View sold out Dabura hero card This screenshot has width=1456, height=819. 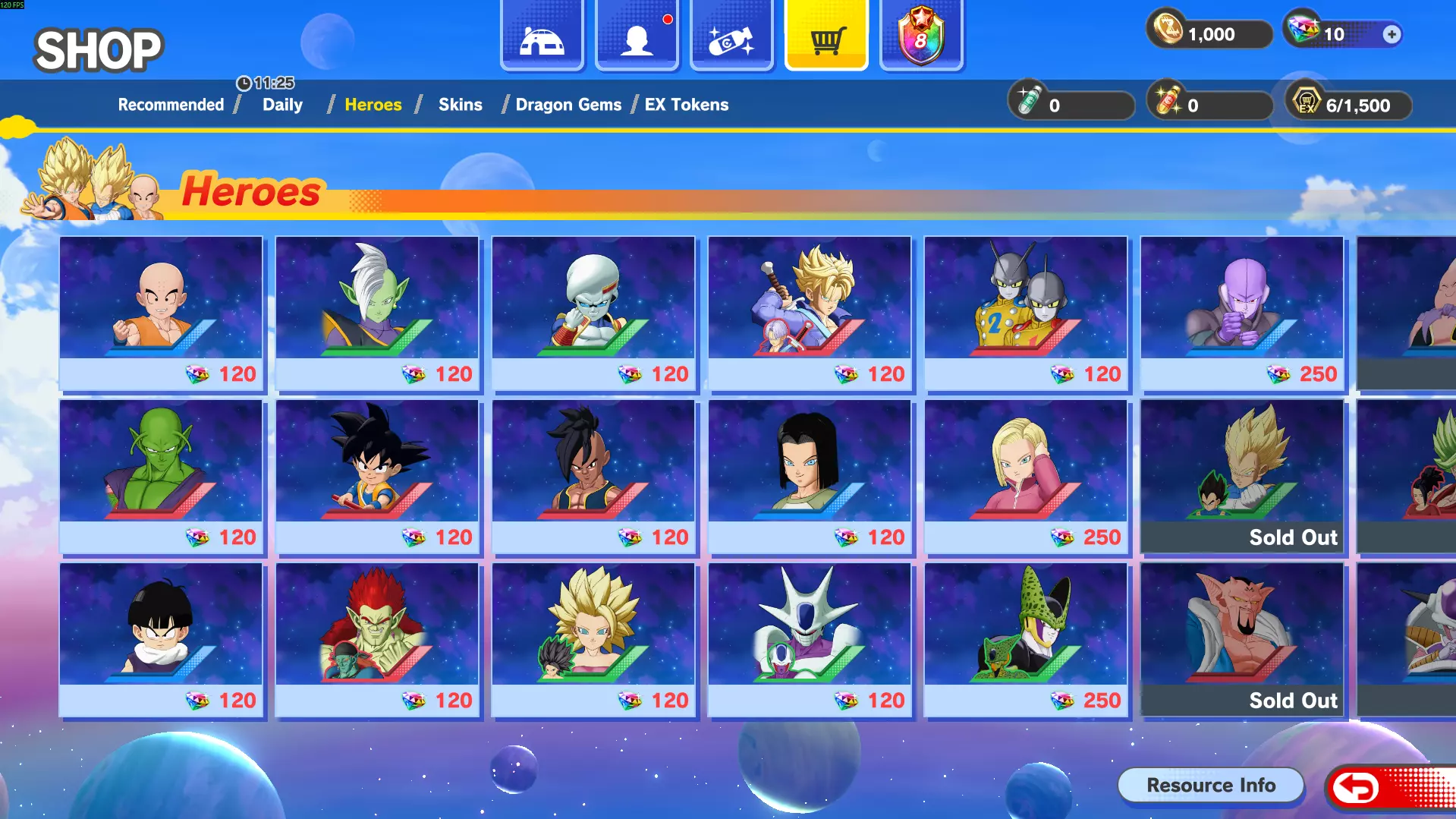(1242, 639)
